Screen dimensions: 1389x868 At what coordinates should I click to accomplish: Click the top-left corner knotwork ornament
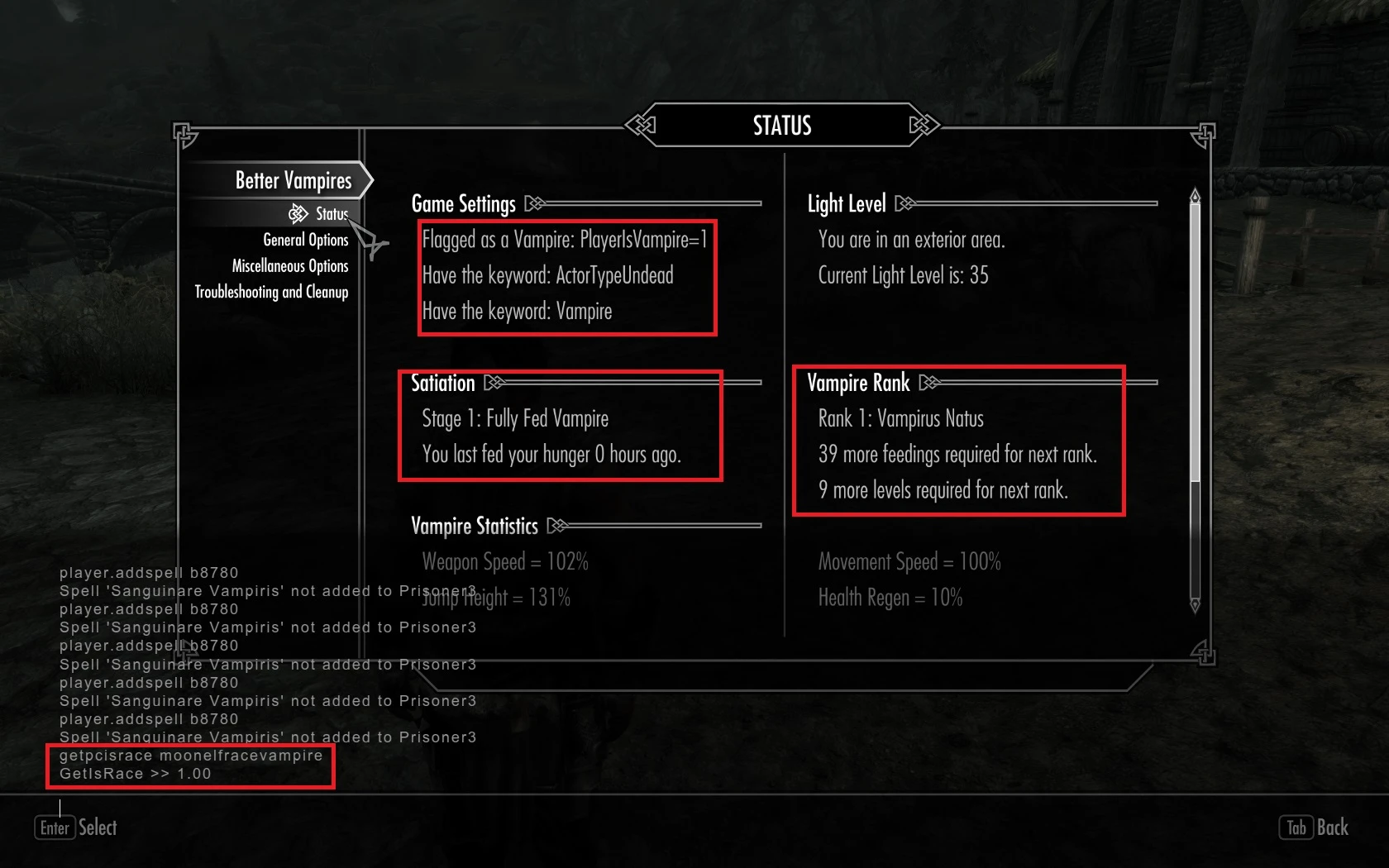pyautogui.click(x=185, y=134)
